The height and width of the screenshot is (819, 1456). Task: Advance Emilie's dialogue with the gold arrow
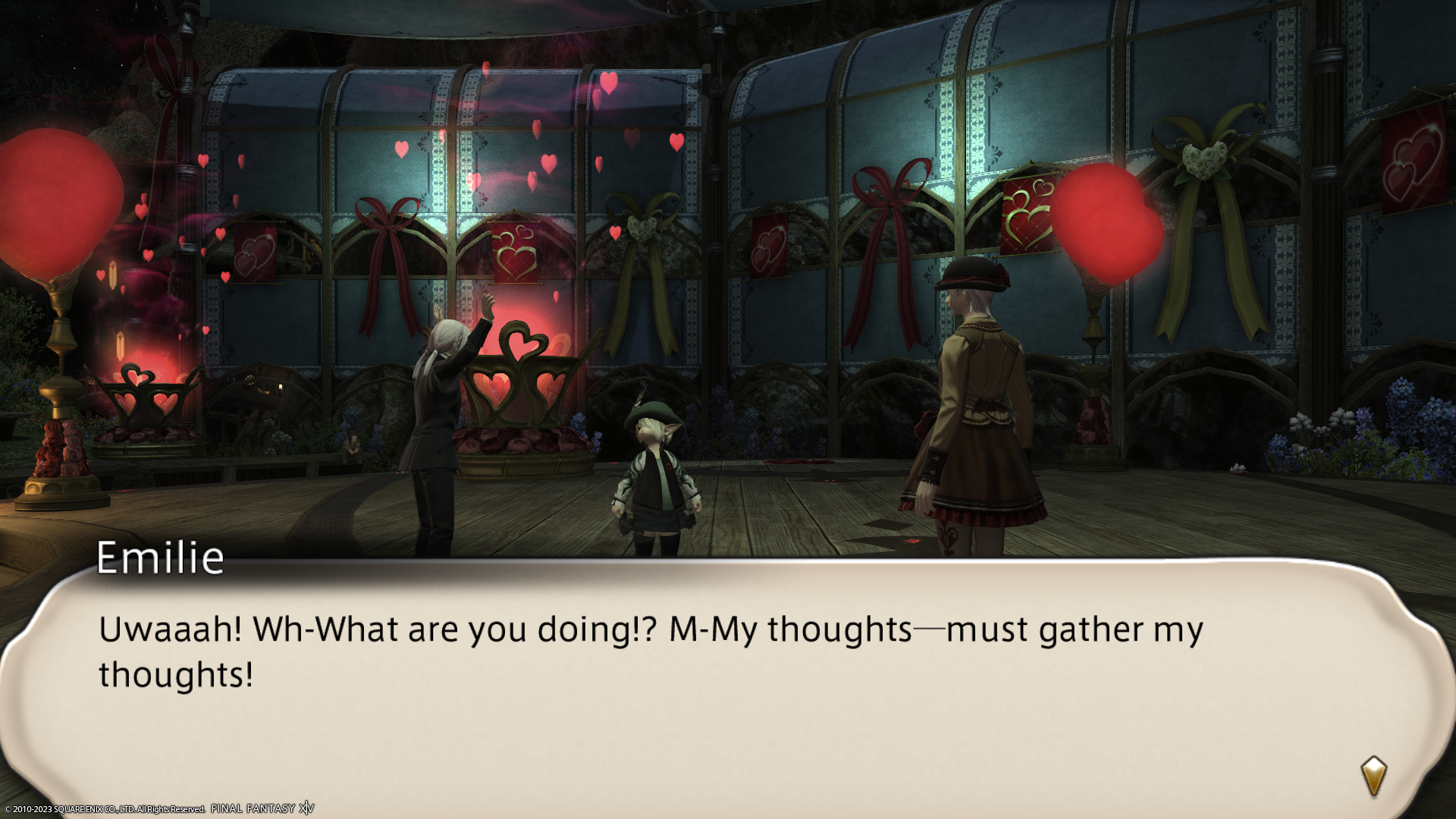pos(1373,776)
